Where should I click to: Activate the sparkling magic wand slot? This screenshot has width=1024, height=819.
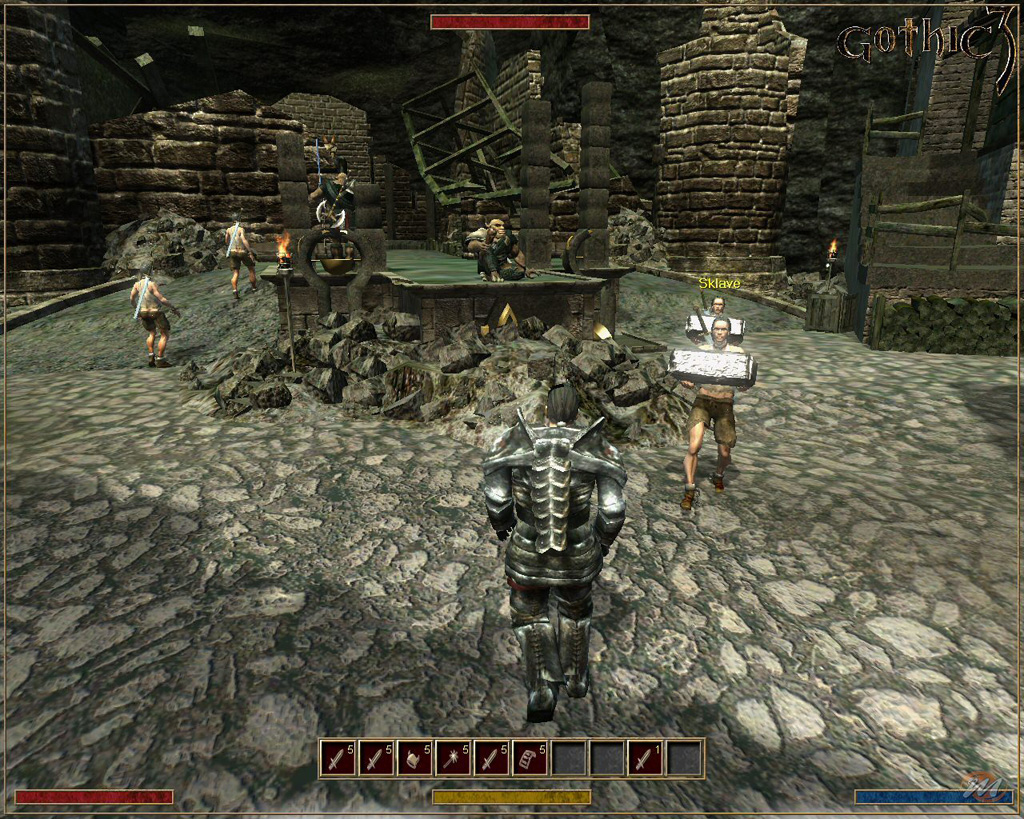[x=453, y=758]
